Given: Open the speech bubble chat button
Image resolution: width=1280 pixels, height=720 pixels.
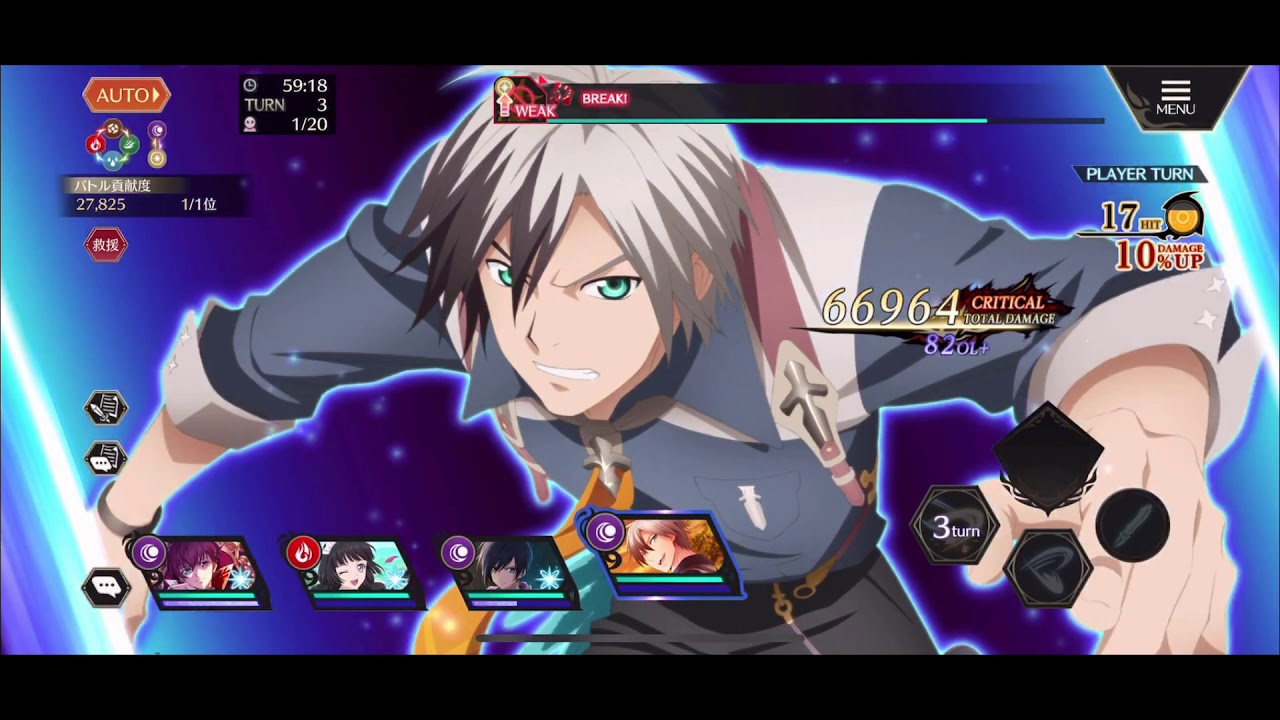Looking at the screenshot, I should coord(105,587).
